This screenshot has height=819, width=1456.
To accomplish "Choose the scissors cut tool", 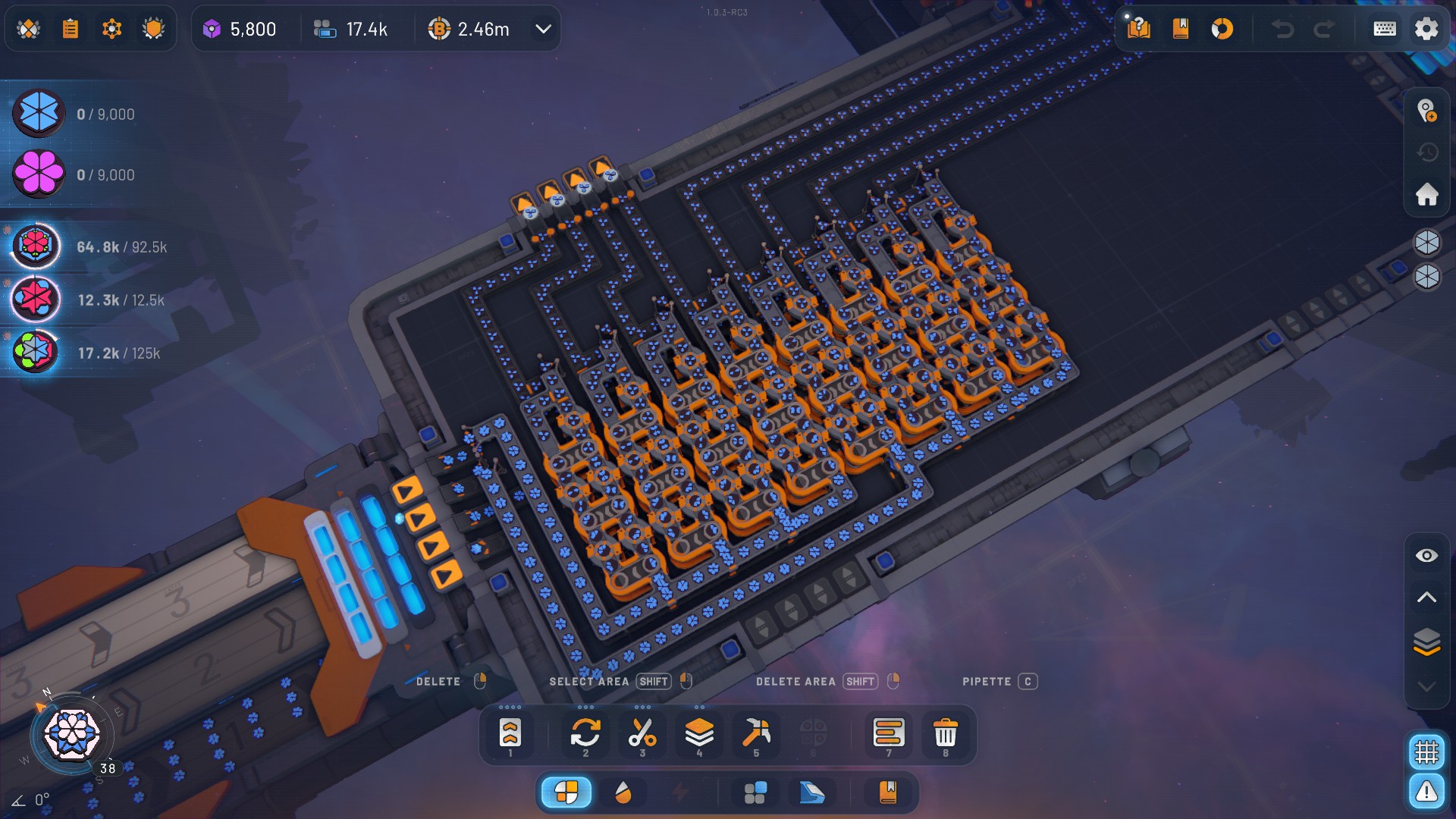I will tap(642, 733).
